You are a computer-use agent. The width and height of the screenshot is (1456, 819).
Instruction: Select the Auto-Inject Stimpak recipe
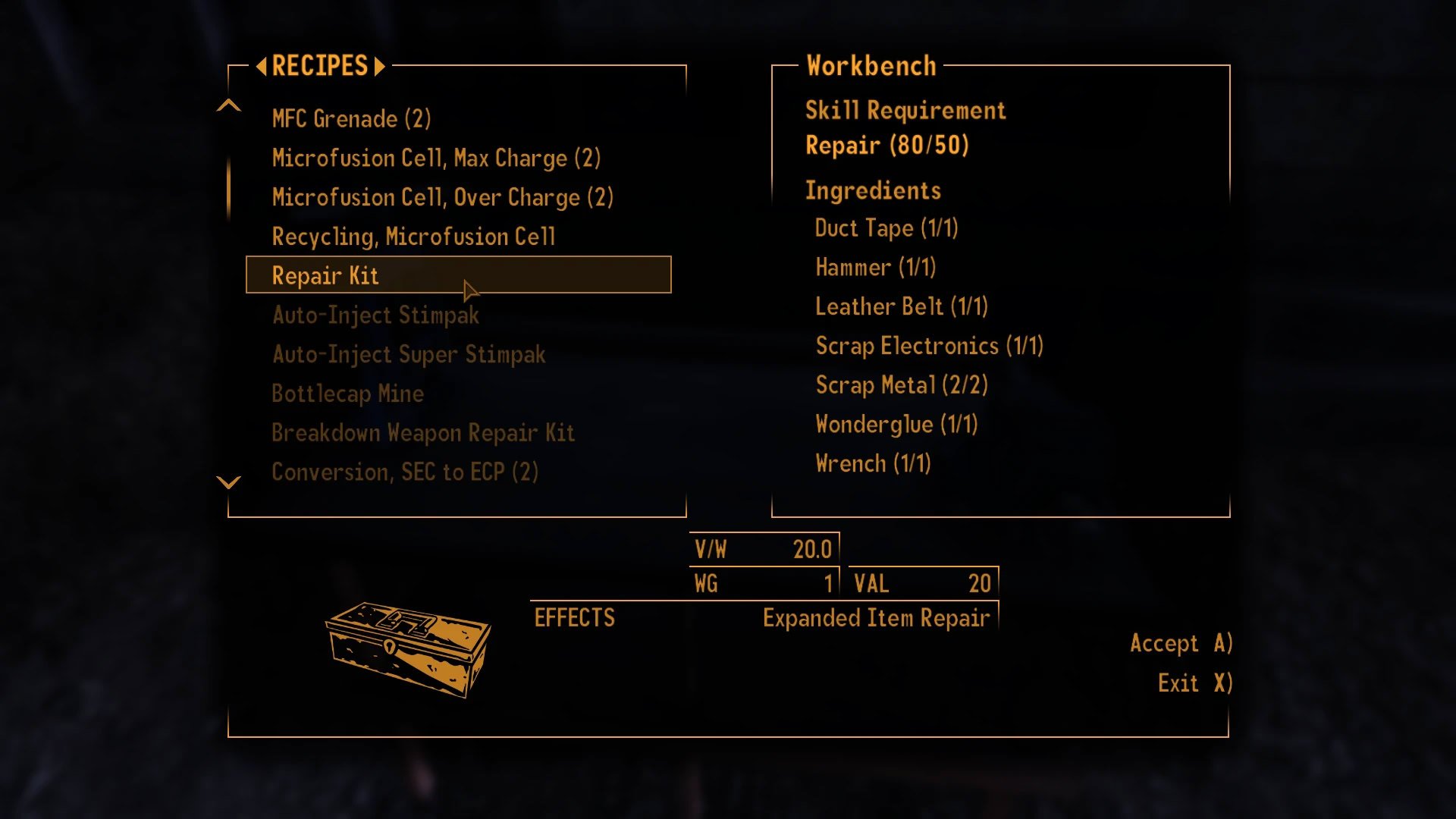pyautogui.click(x=375, y=315)
